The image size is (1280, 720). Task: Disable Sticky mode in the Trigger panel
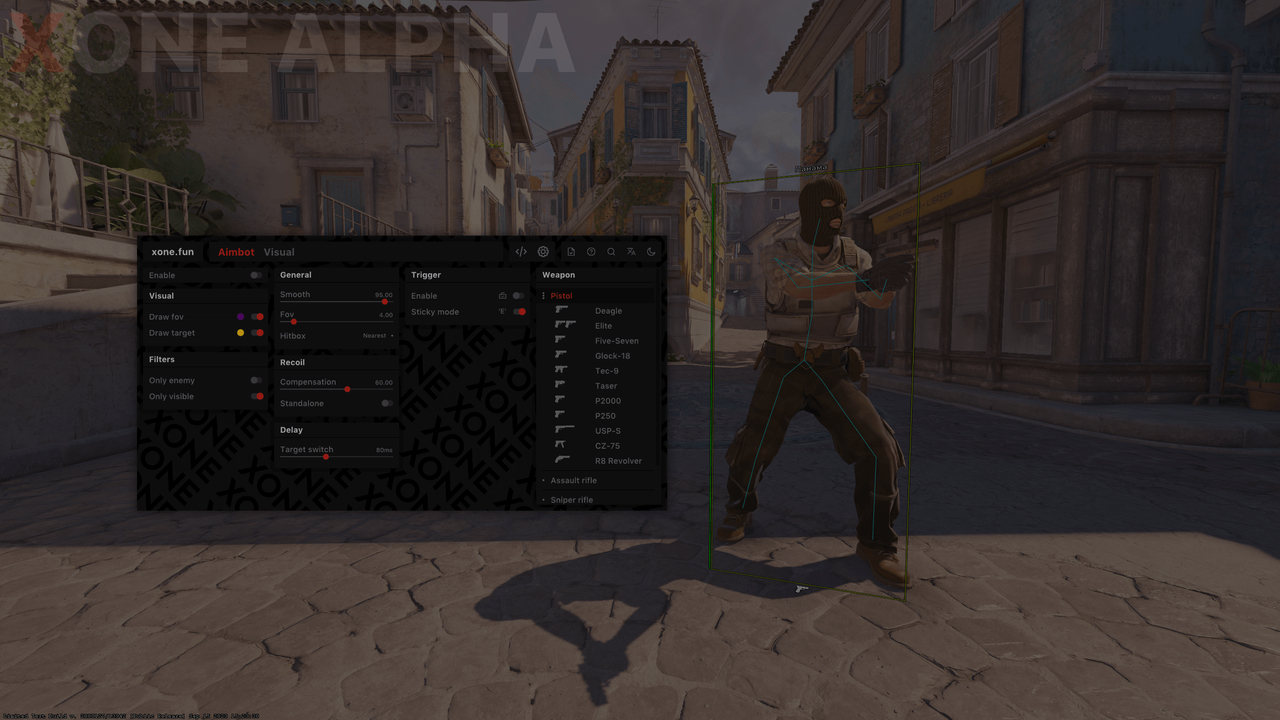(521, 311)
